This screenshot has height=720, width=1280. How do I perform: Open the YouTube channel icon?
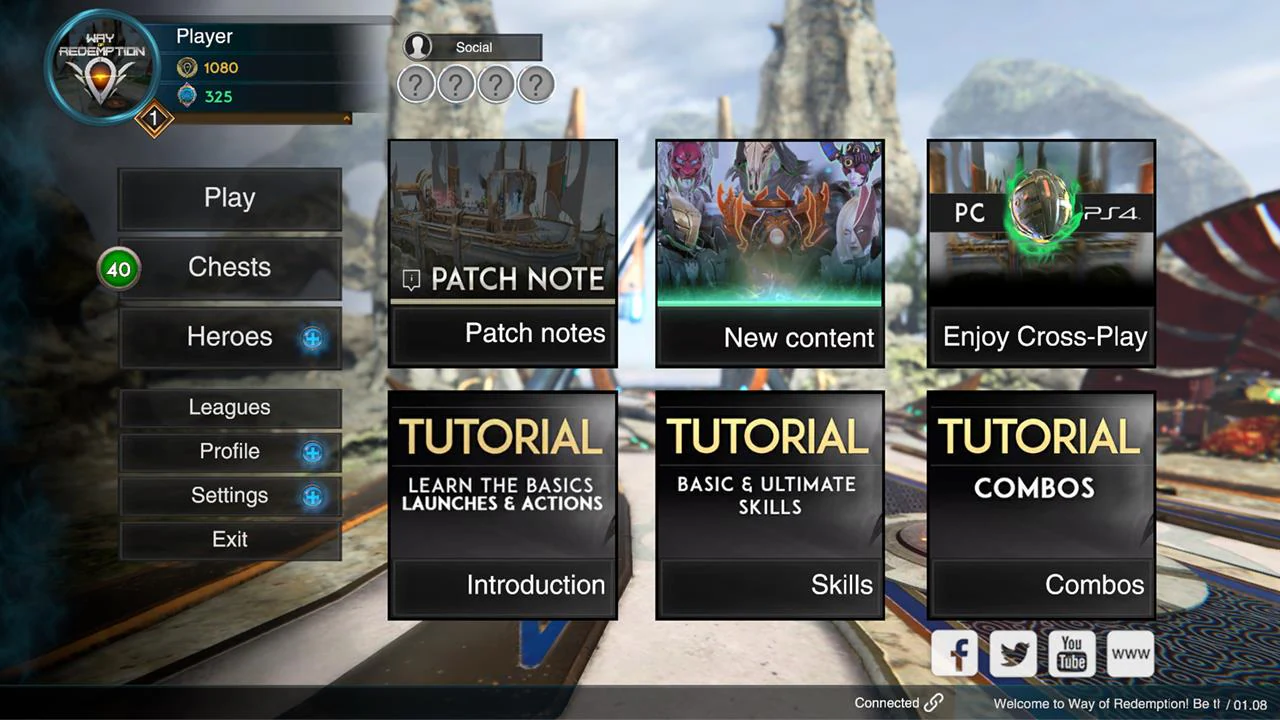point(1071,653)
